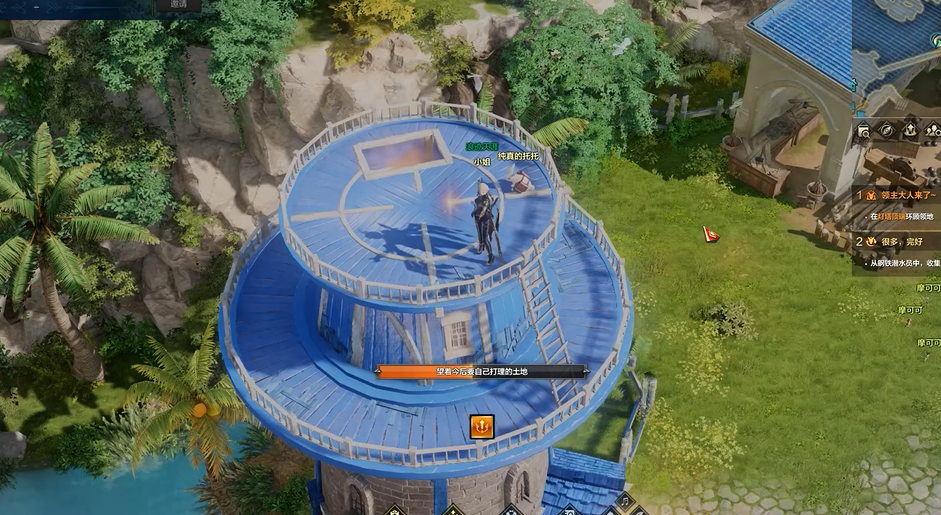Select the magnifier search icon under the minimap
This screenshot has width=941, height=515.
(863, 131)
